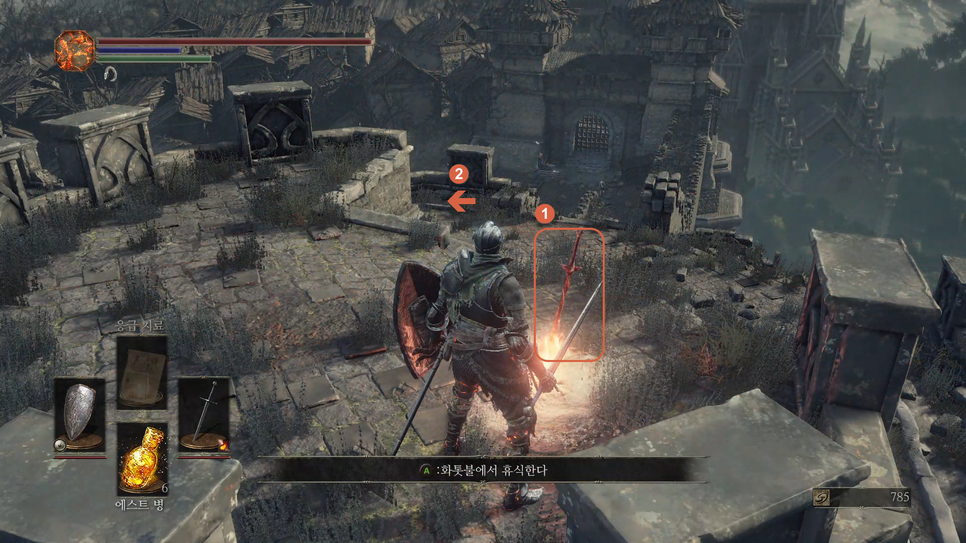Choose the 응급 치료 scroll slot
This screenshot has height=543, width=966.
[141, 373]
